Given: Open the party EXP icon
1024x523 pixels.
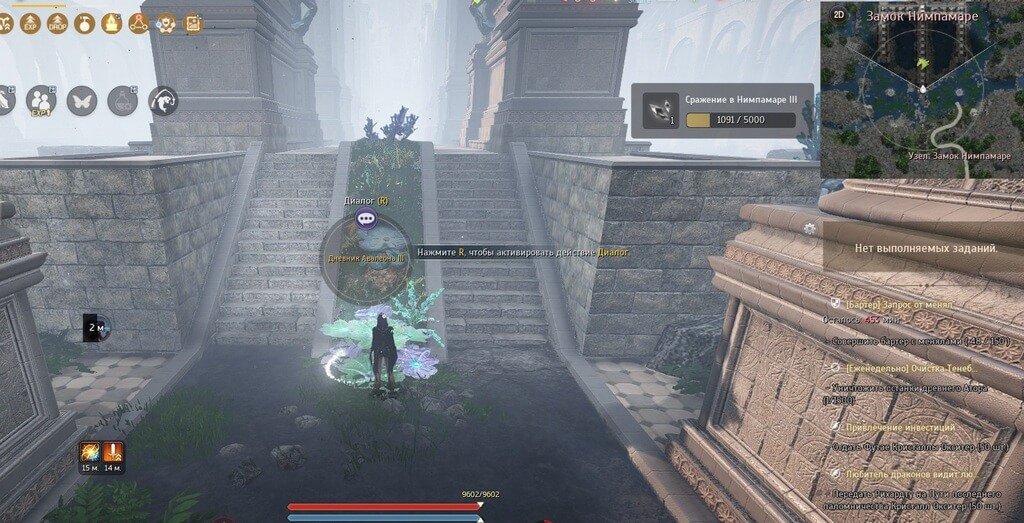Looking at the screenshot, I should coord(41,100).
